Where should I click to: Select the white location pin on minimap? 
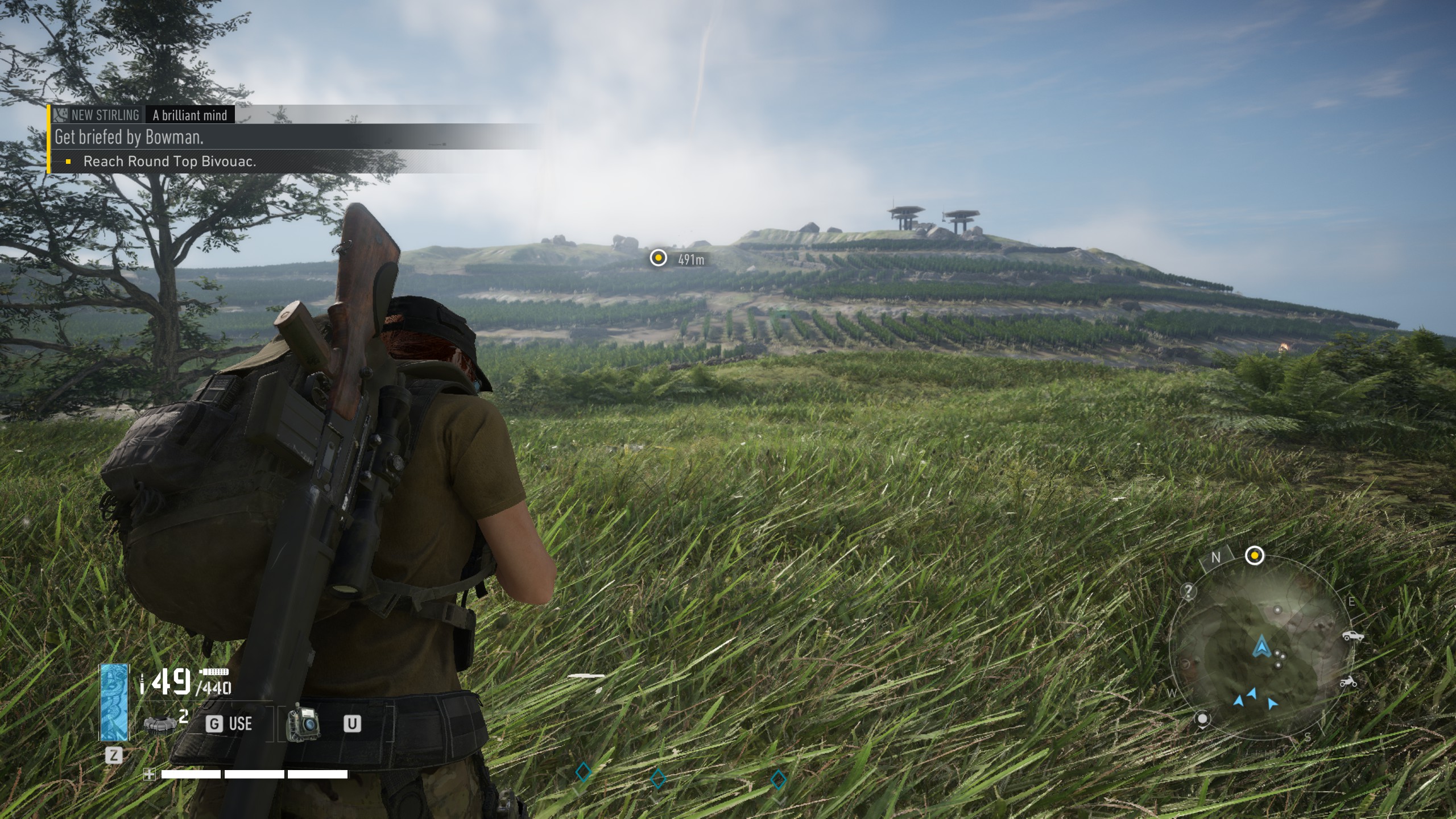(x=1202, y=719)
